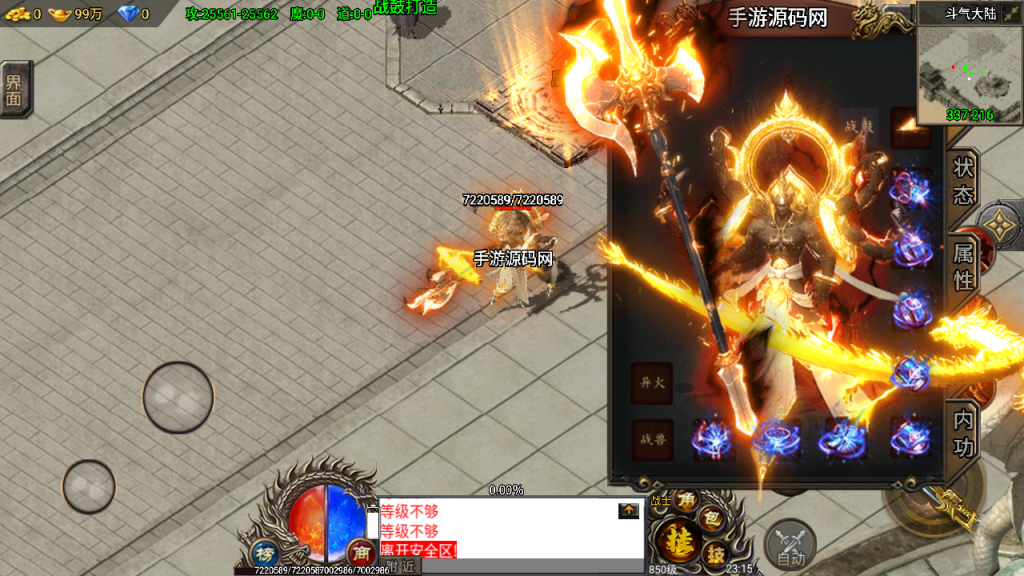Switch to the 属性 attributes tab
Viewport: 1024px width, 576px height.
pyautogui.click(x=964, y=267)
